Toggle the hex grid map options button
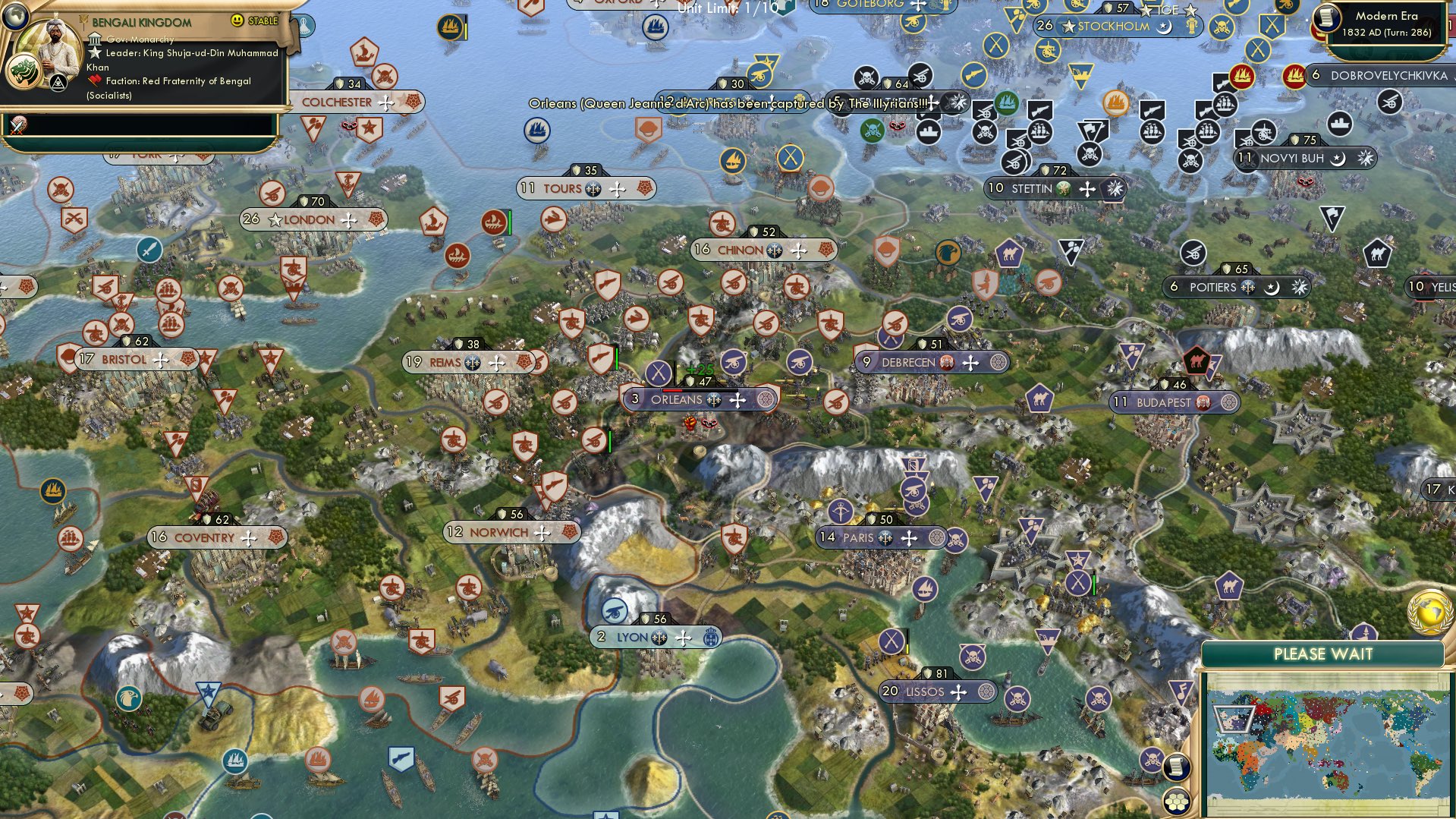 1175,802
